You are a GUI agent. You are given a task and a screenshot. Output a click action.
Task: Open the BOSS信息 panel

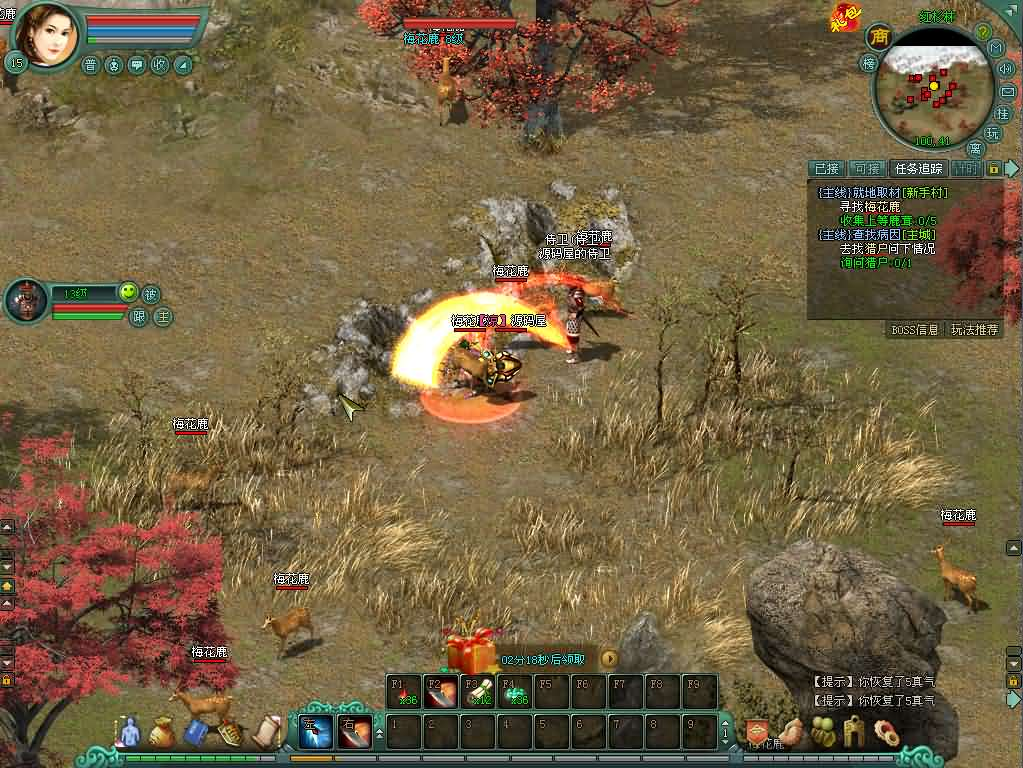tap(914, 329)
